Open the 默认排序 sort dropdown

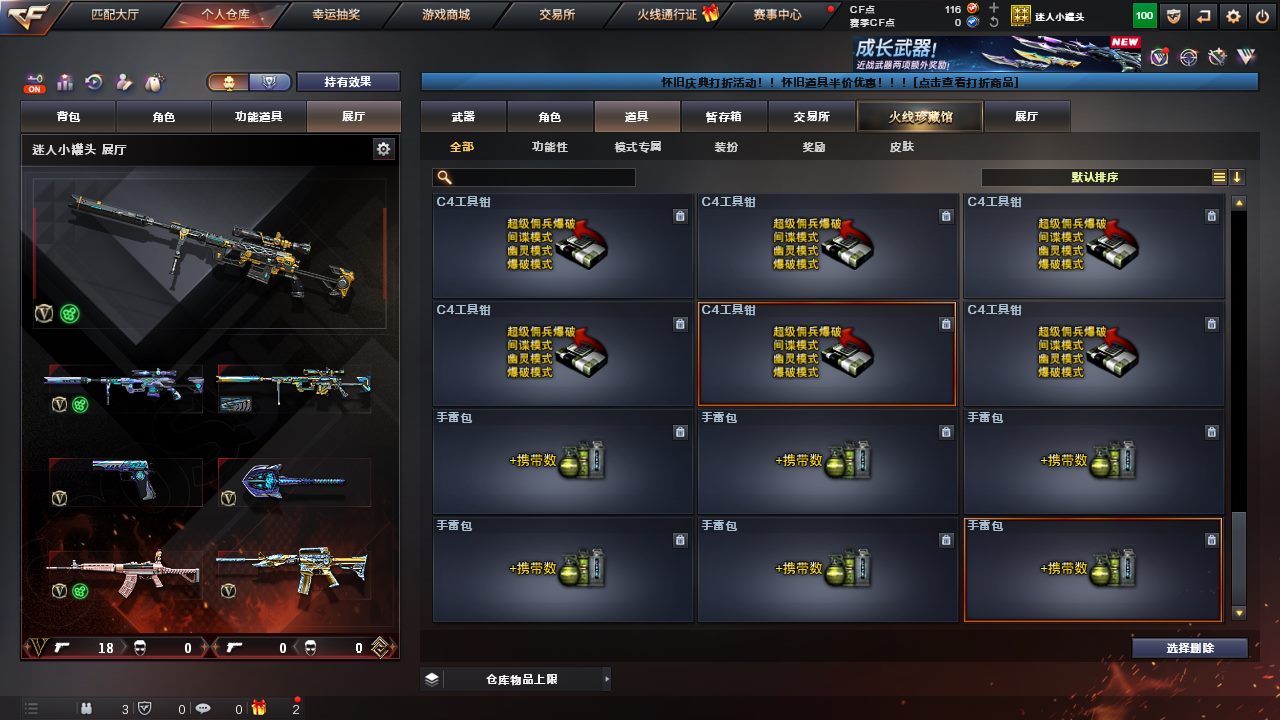[1096, 177]
